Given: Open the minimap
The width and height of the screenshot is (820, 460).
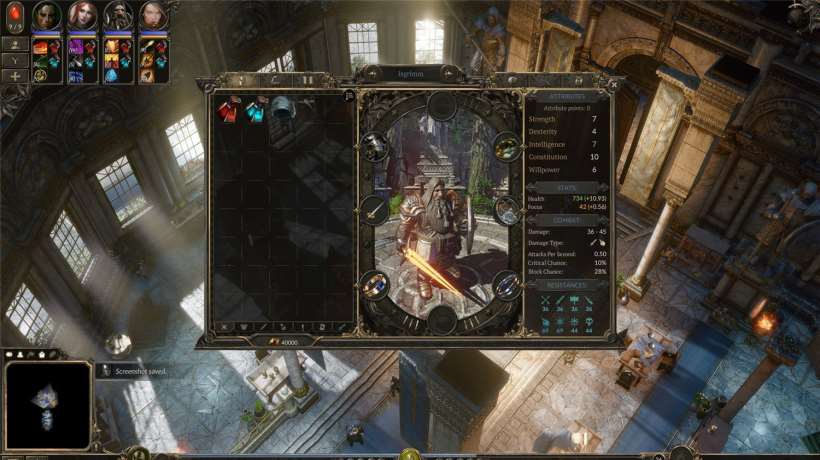Looking at the screenshot, I should 48,404.
